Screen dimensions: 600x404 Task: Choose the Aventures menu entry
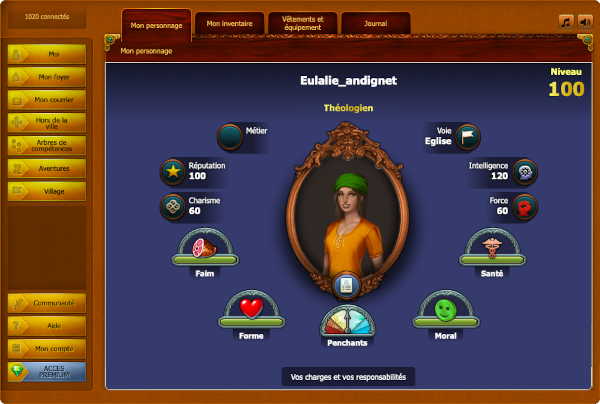47,168
